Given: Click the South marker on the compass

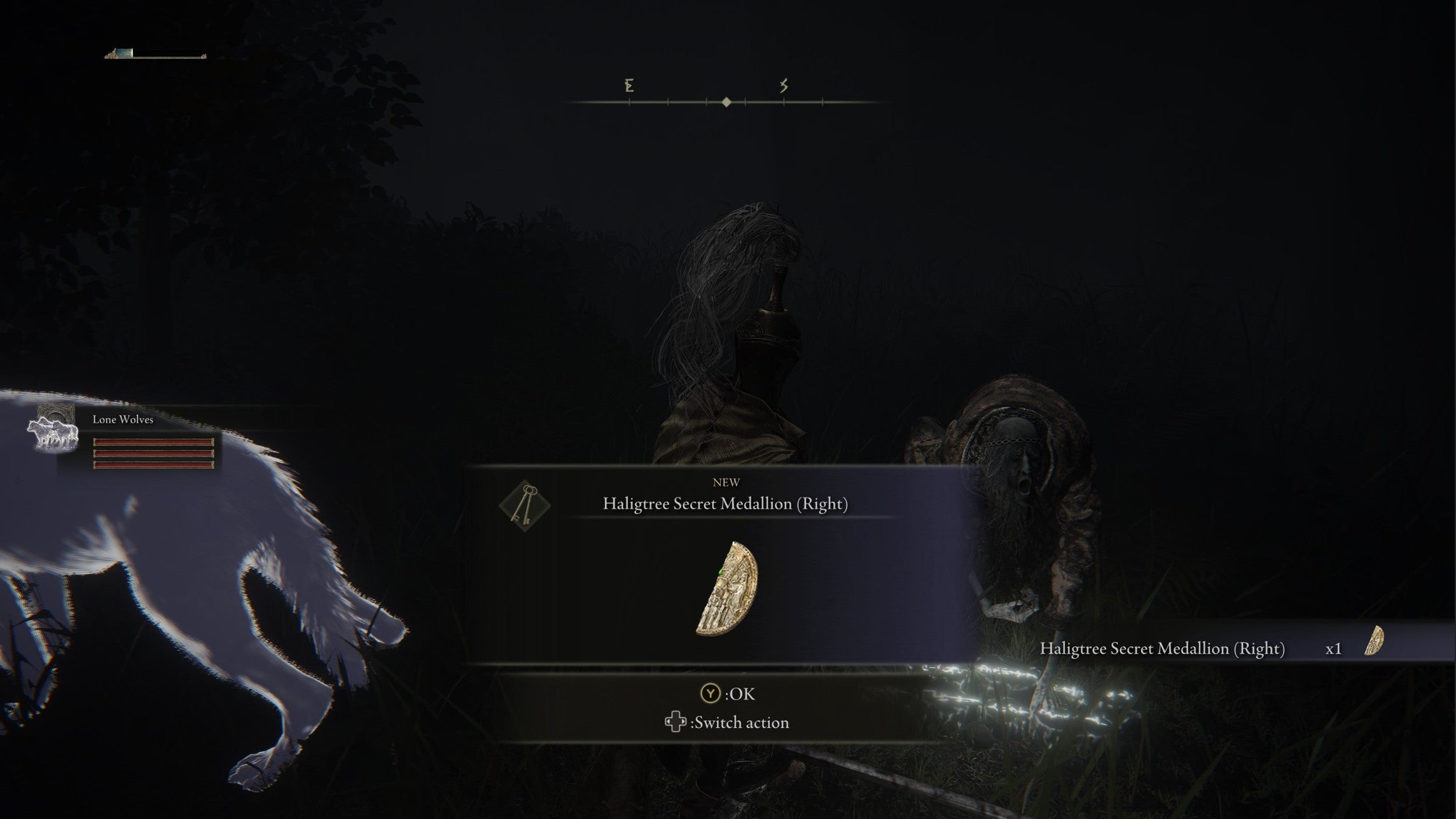Looking at the screenshot, I should (x=784, y=85).
